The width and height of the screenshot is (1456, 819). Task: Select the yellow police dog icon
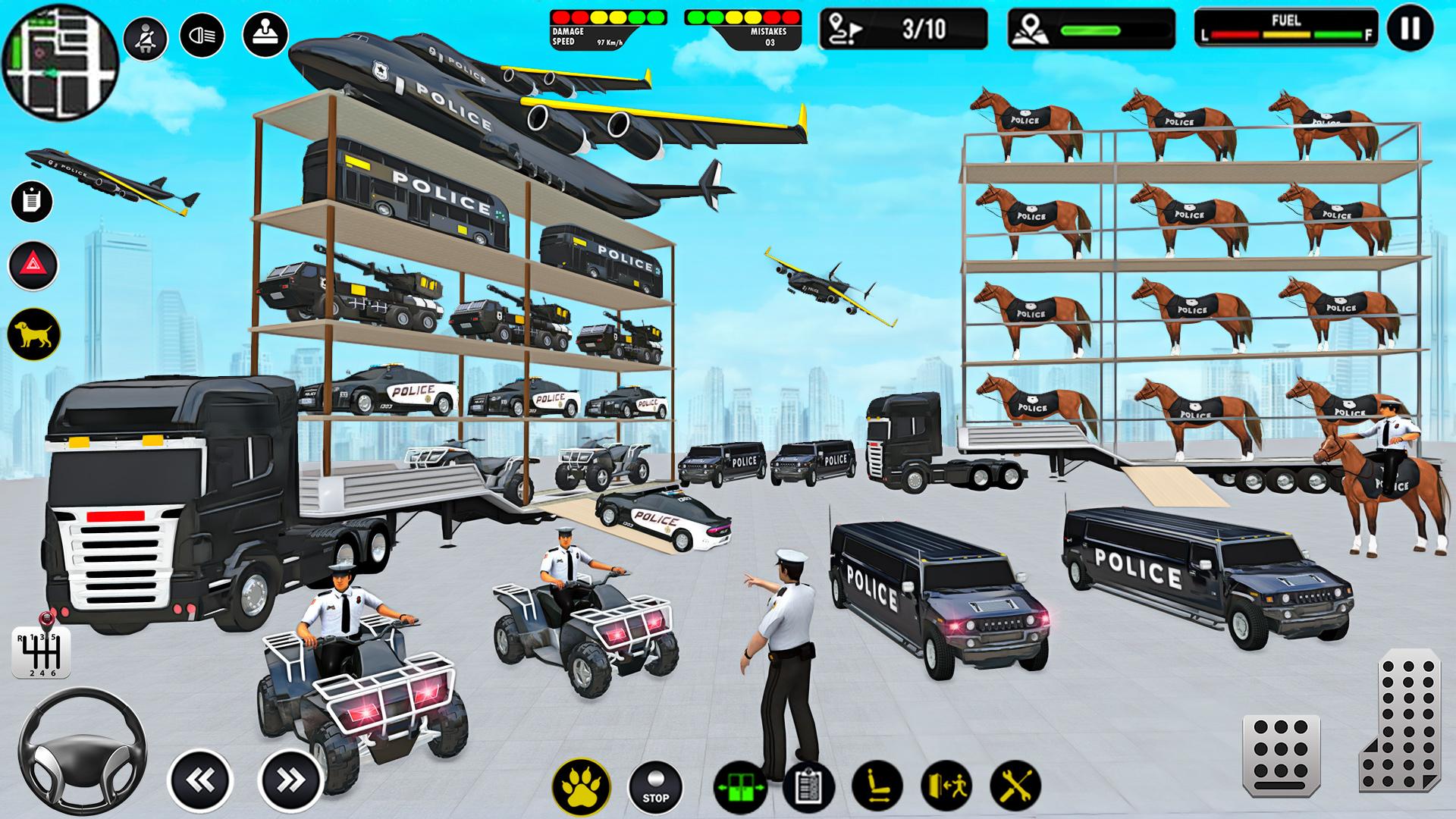tap(33, 334)
